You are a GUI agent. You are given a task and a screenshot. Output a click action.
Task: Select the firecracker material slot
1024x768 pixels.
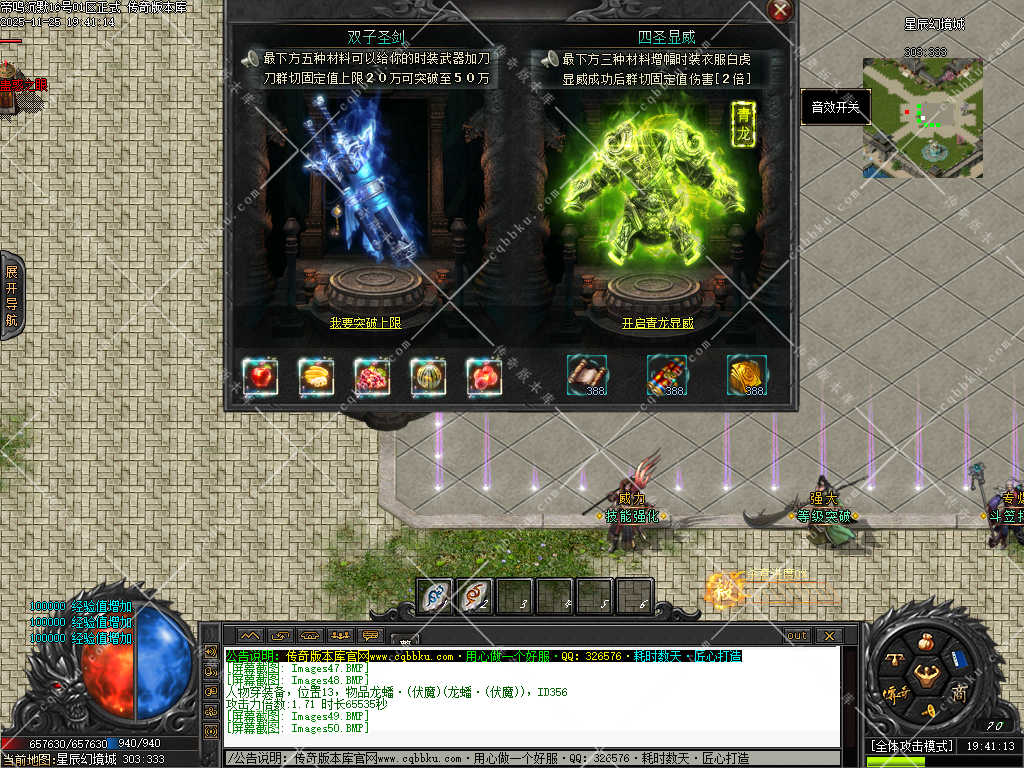click(x=667, y=375)
